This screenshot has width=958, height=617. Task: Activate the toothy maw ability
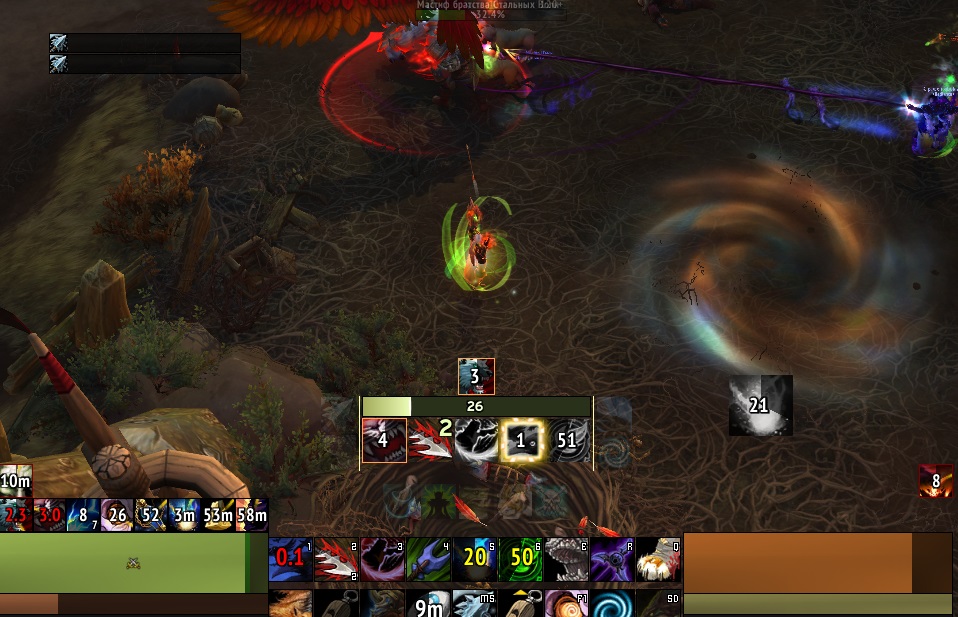tap(566, 560)
